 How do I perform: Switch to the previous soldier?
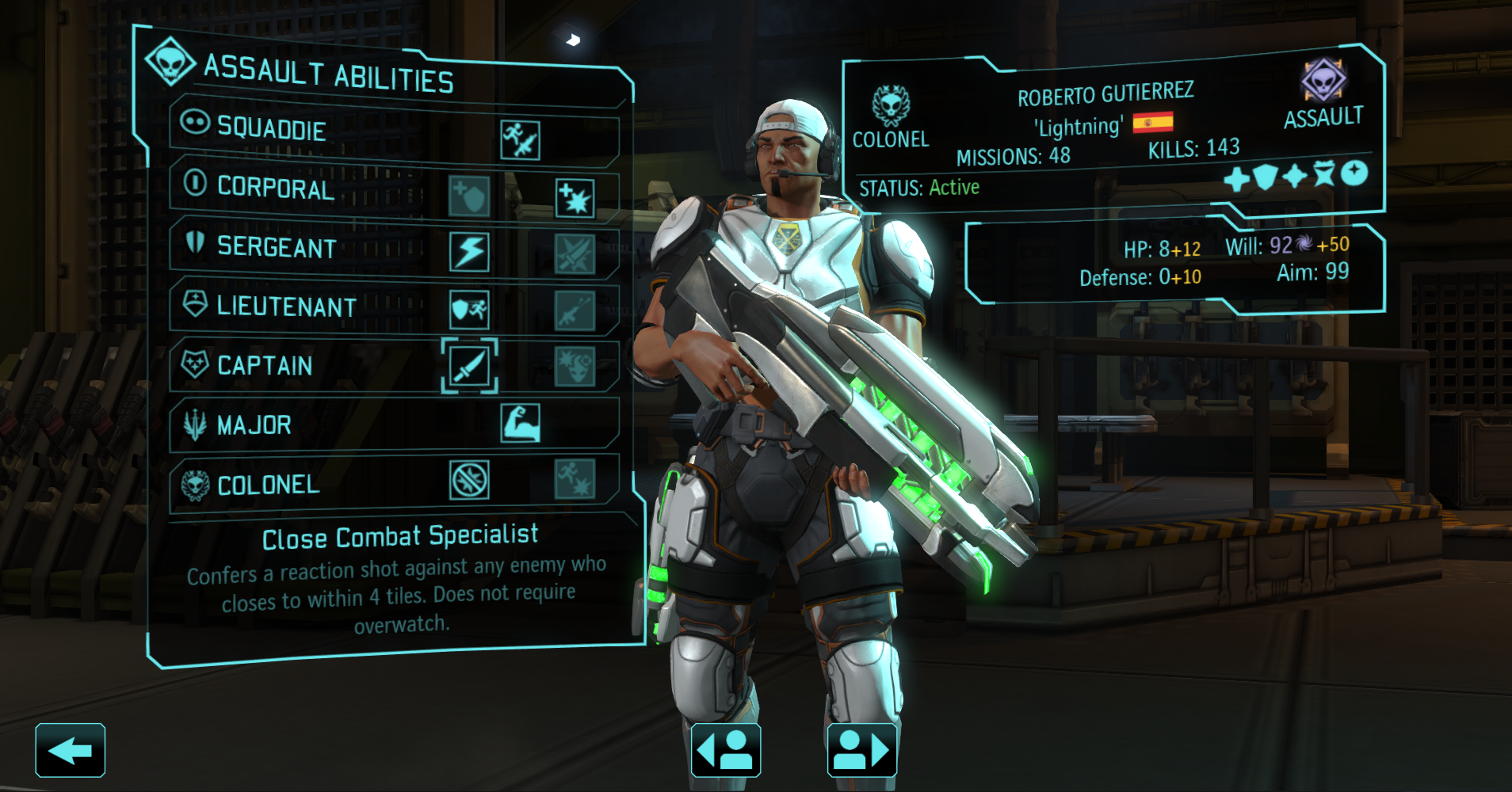point(726,750)
